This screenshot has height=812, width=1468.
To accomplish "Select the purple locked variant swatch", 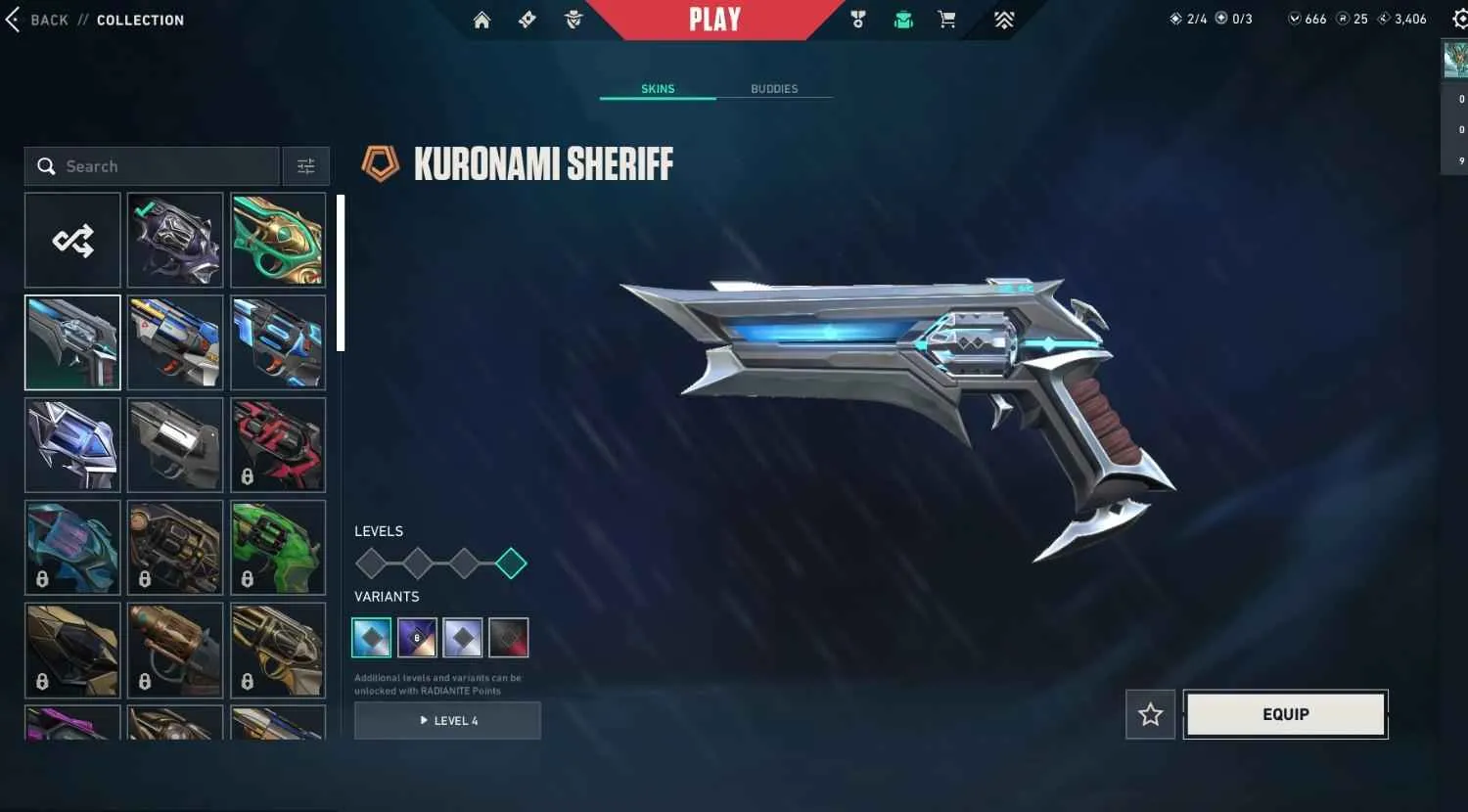I will [417, 637].
